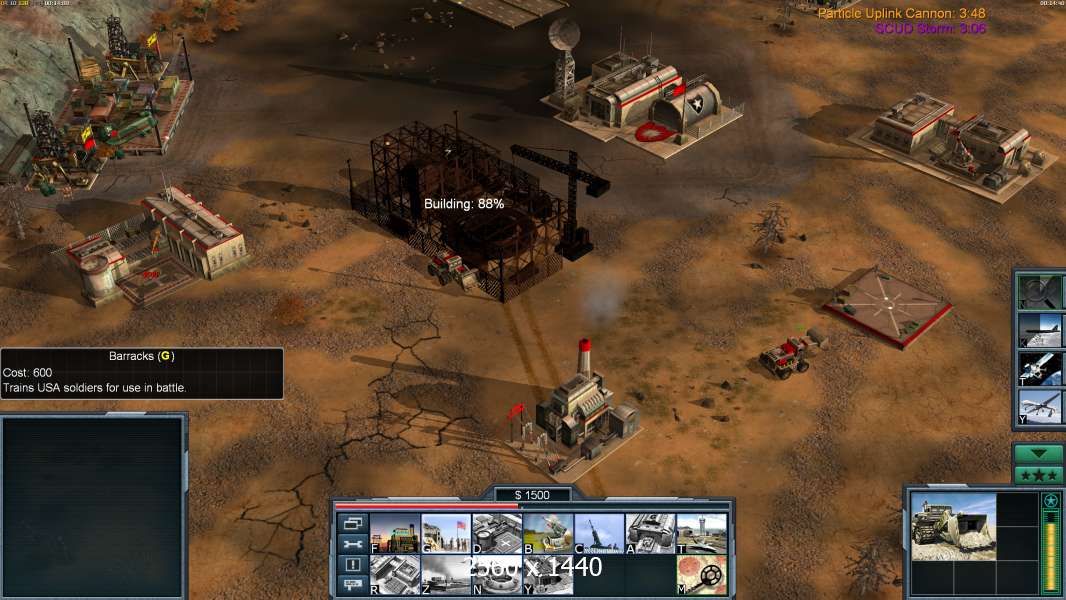The image size is (1066, 600).
Task: Select the Patriot missile battery build icon
Action: coord(548,533)
